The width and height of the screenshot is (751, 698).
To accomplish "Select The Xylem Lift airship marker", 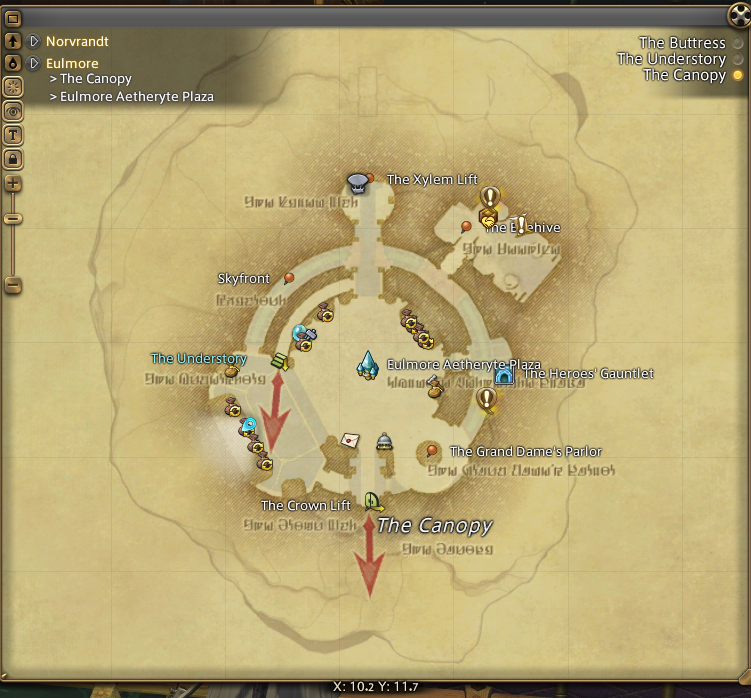I will pos(359,181).
